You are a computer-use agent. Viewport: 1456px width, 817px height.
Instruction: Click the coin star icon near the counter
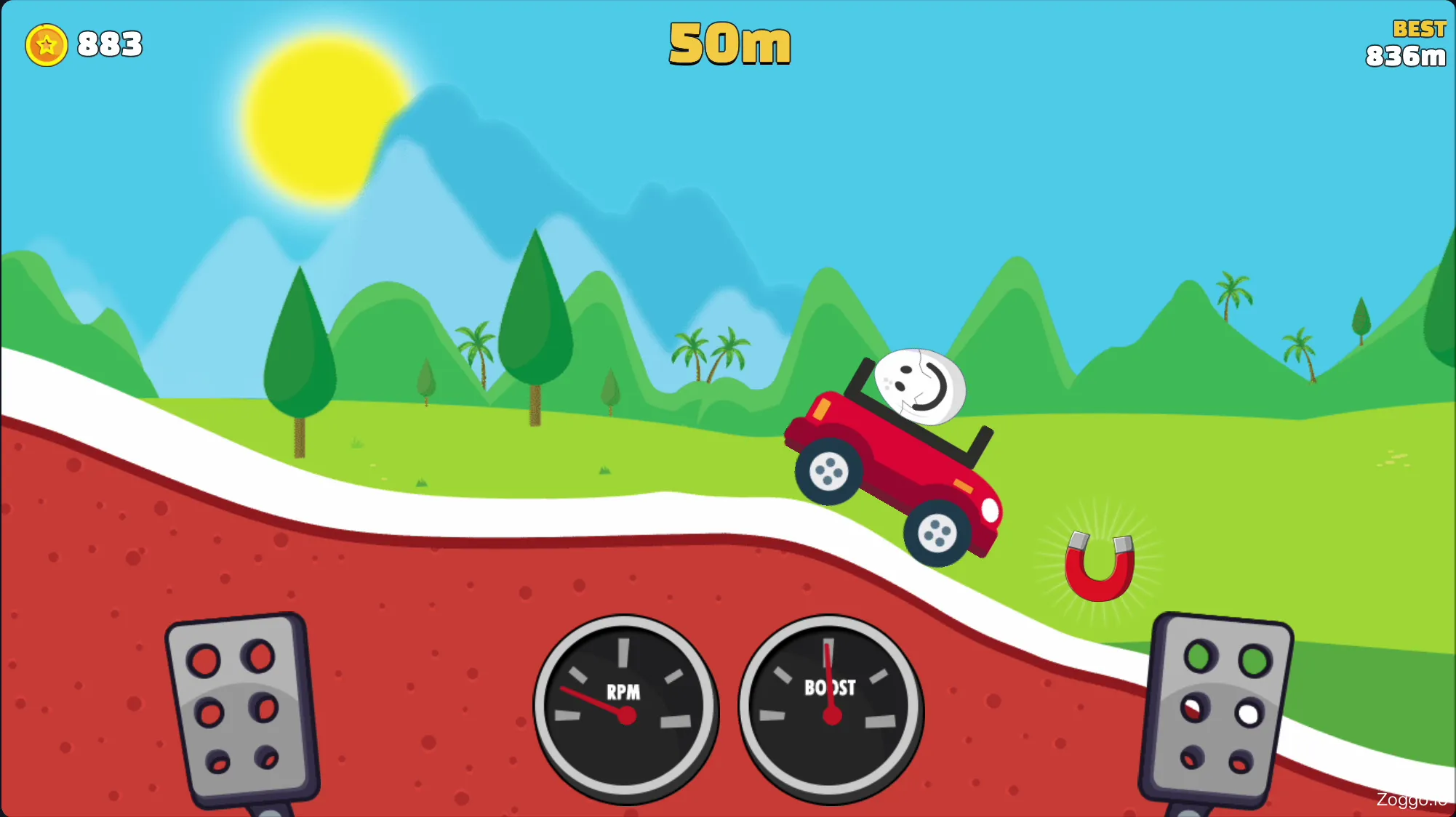46,45
